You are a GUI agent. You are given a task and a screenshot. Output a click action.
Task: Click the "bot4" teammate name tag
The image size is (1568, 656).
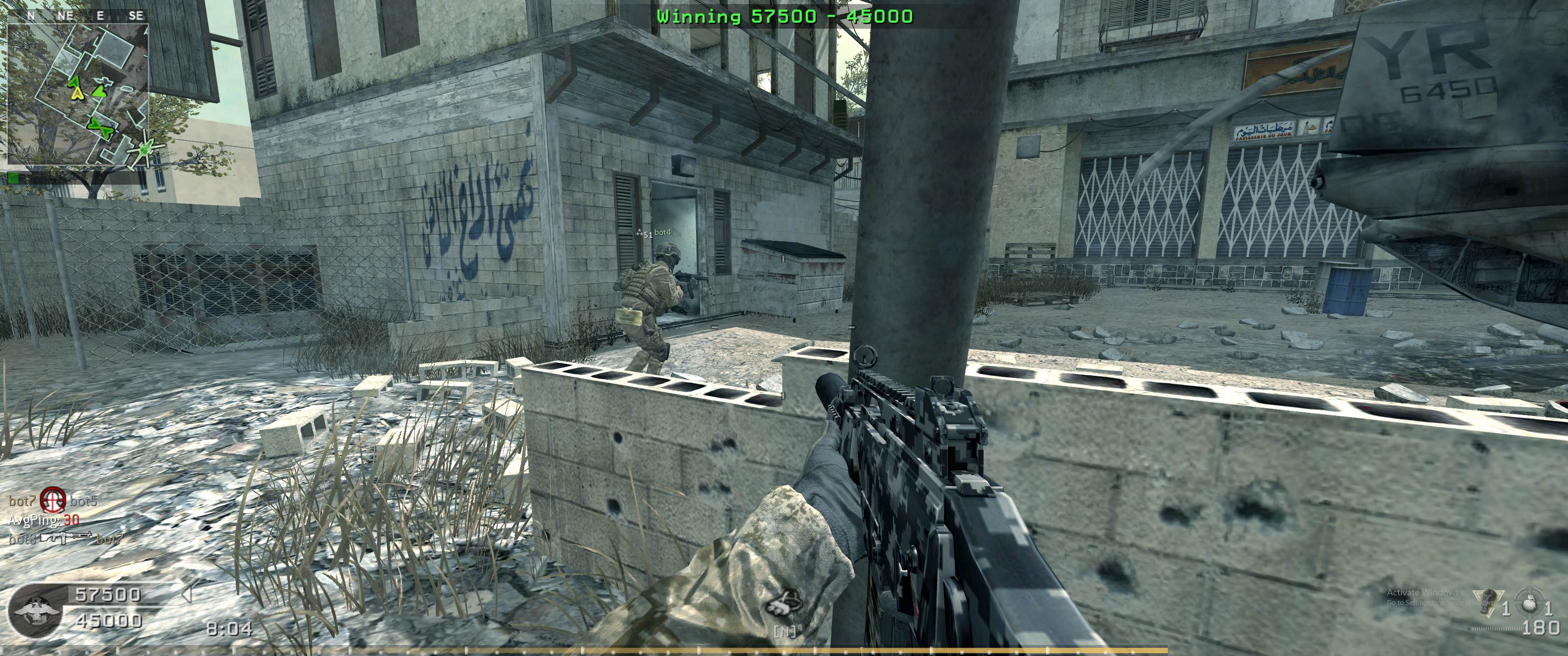[663, 232]
